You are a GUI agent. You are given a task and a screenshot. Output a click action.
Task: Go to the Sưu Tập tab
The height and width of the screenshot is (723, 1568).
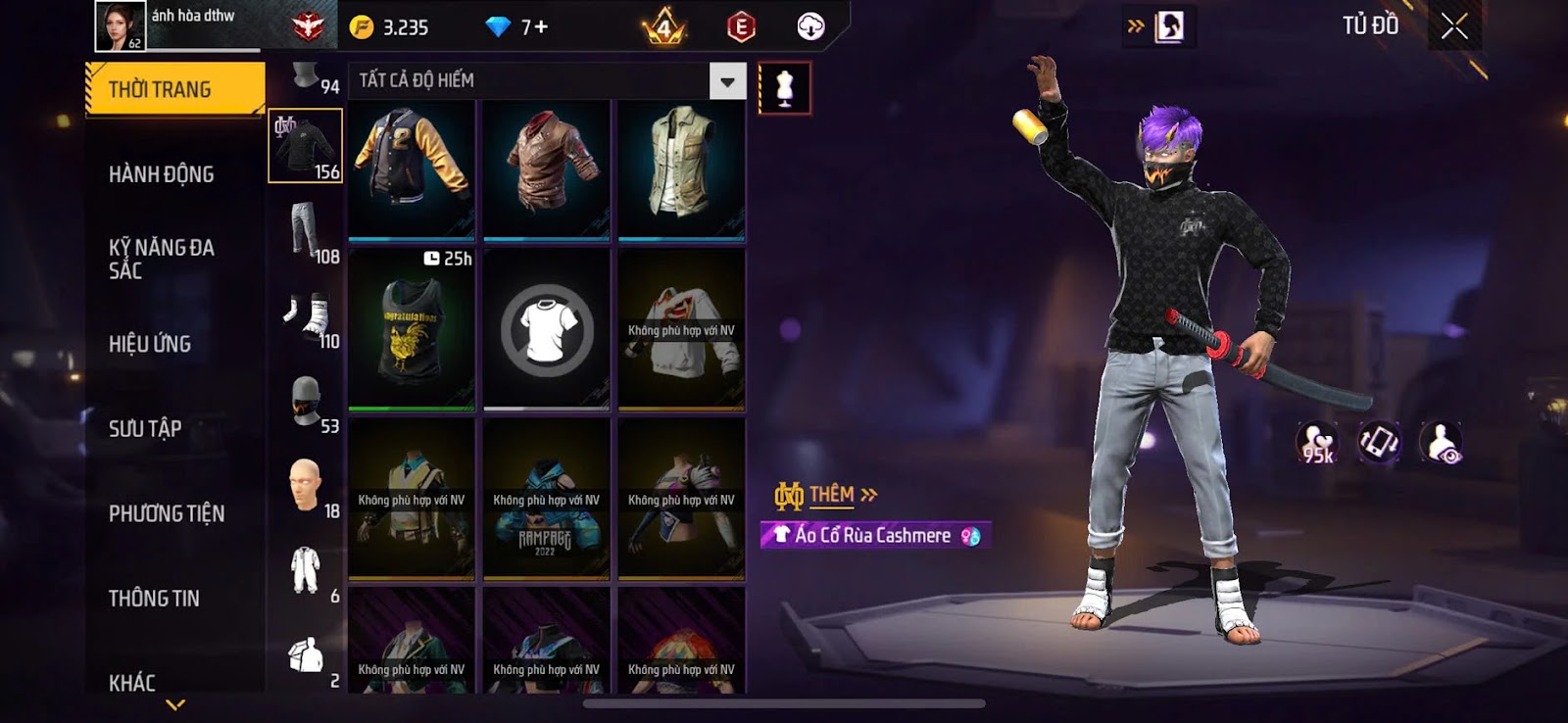pos(145,428)
